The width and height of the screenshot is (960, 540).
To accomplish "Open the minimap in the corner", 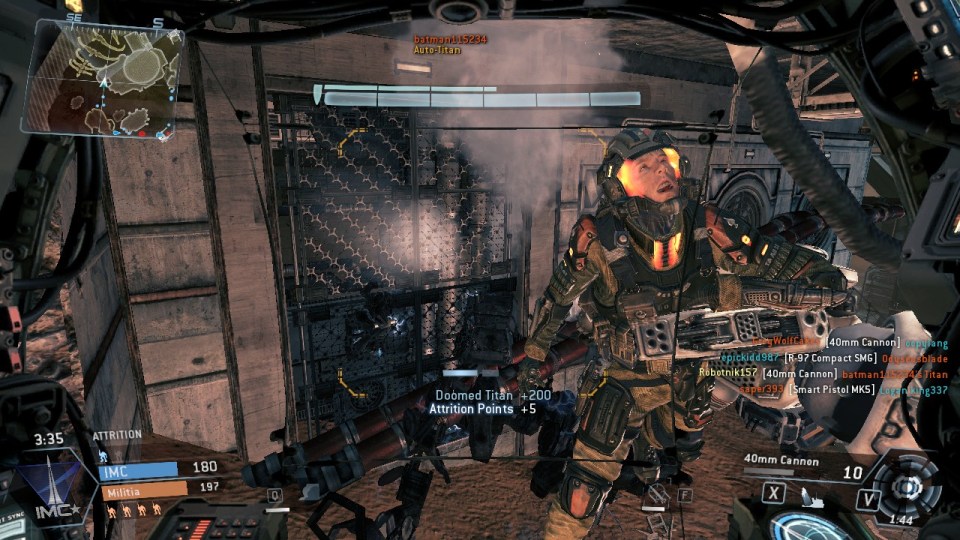I will point(104,78).
